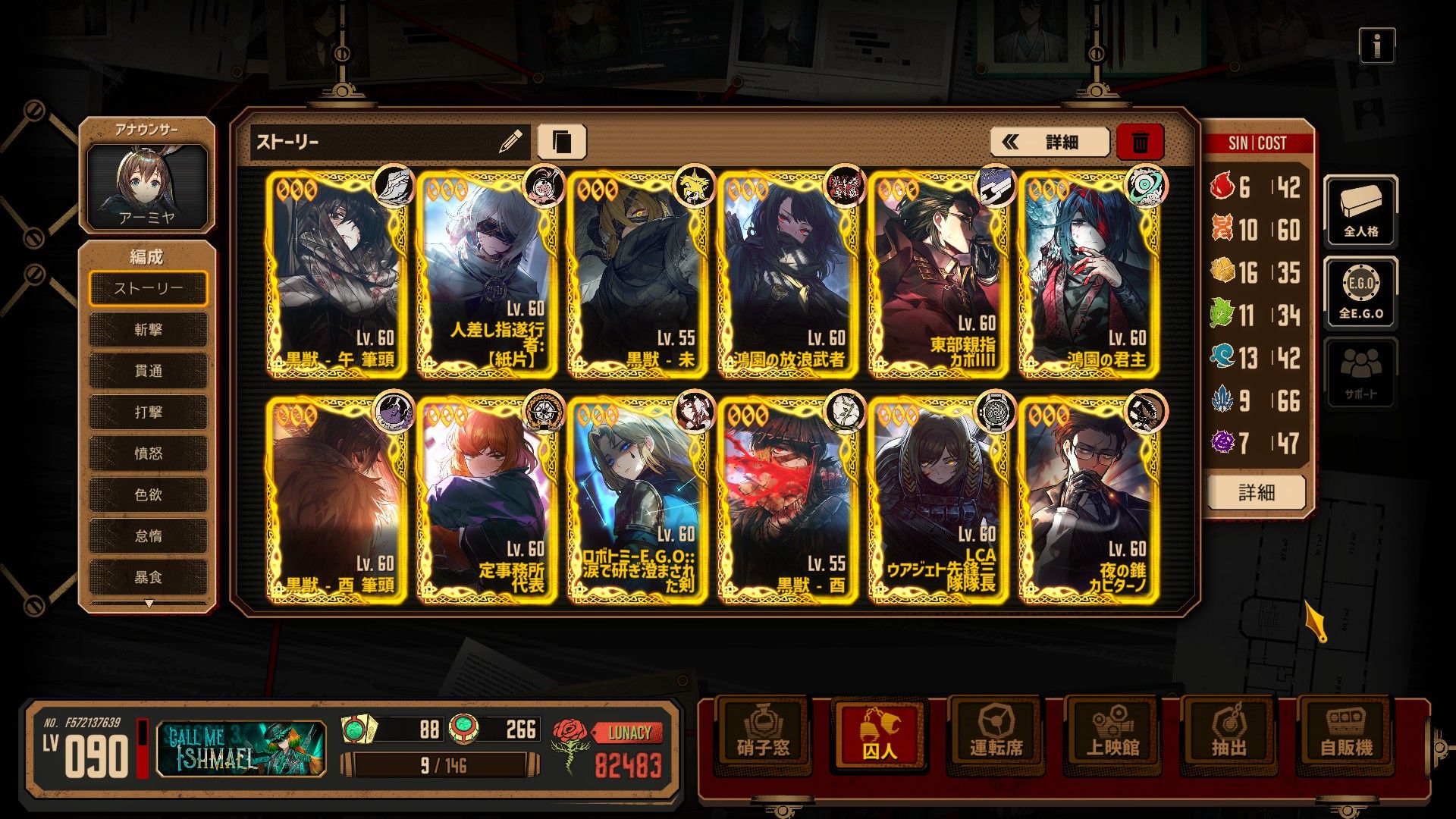The height and width of the screenshot is (819, 1456).
Task: Open the 全人格 identities list
Action: coord(1360,212)
